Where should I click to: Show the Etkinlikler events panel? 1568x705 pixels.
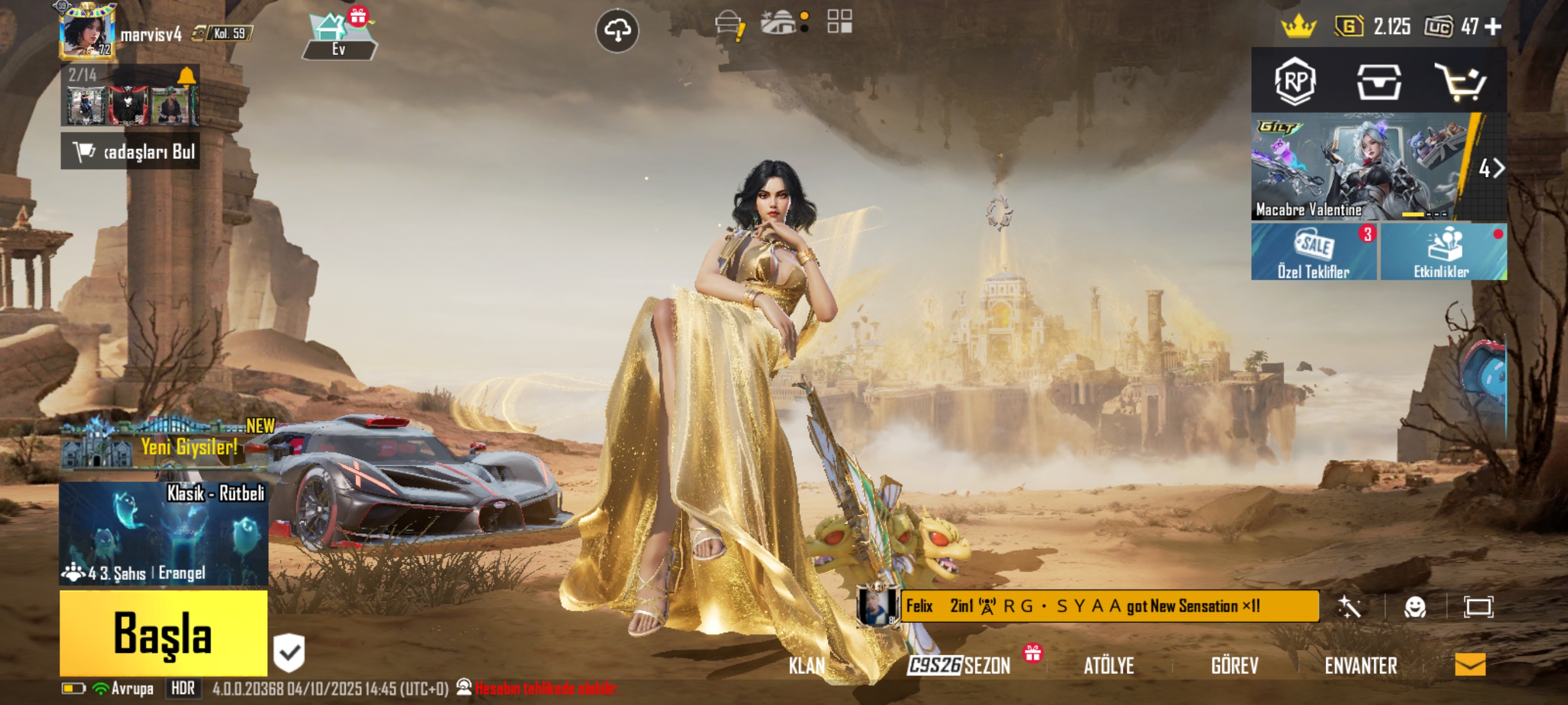click(x=1443, y=252)
